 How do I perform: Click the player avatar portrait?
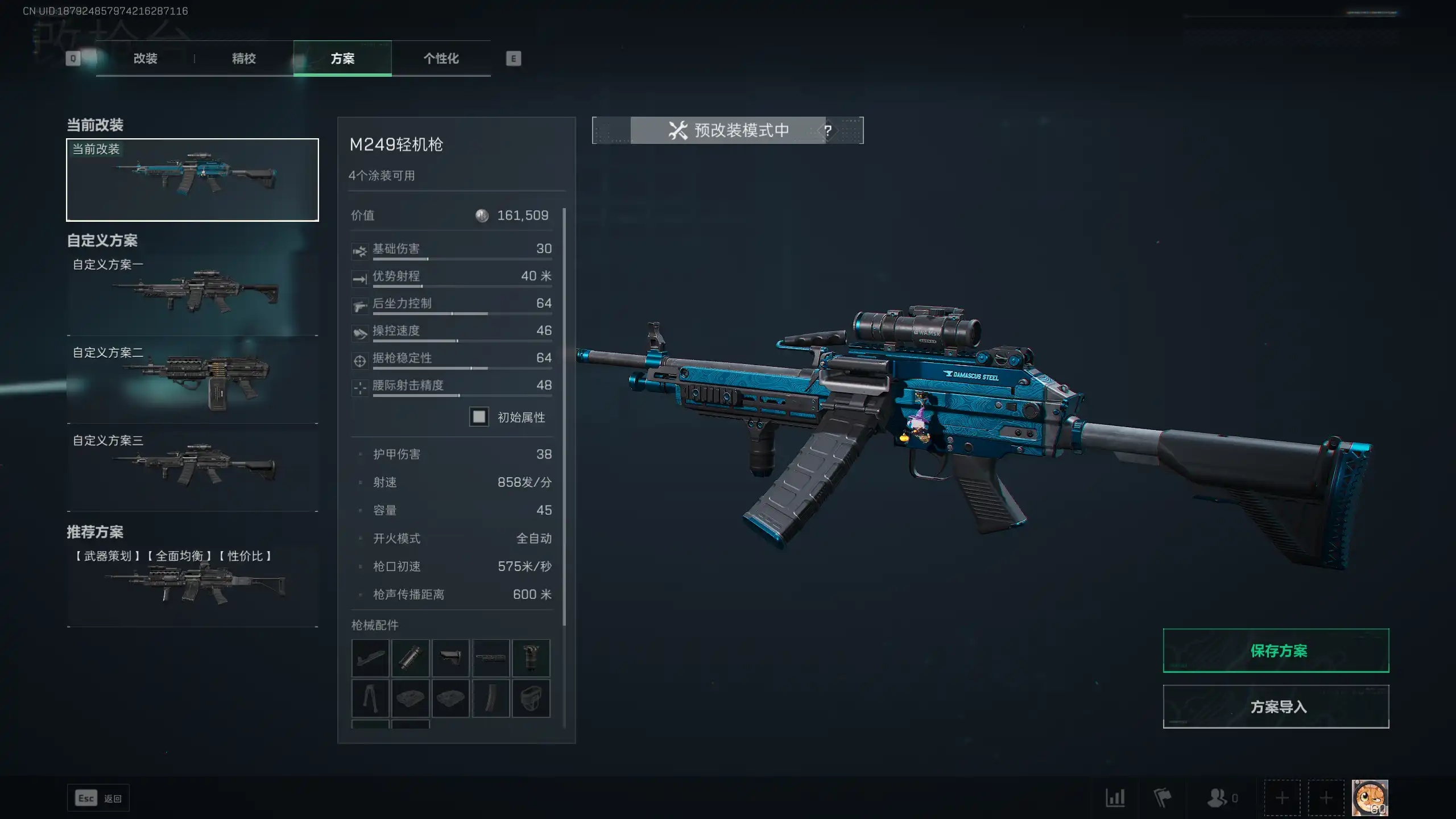[1370, 798]
